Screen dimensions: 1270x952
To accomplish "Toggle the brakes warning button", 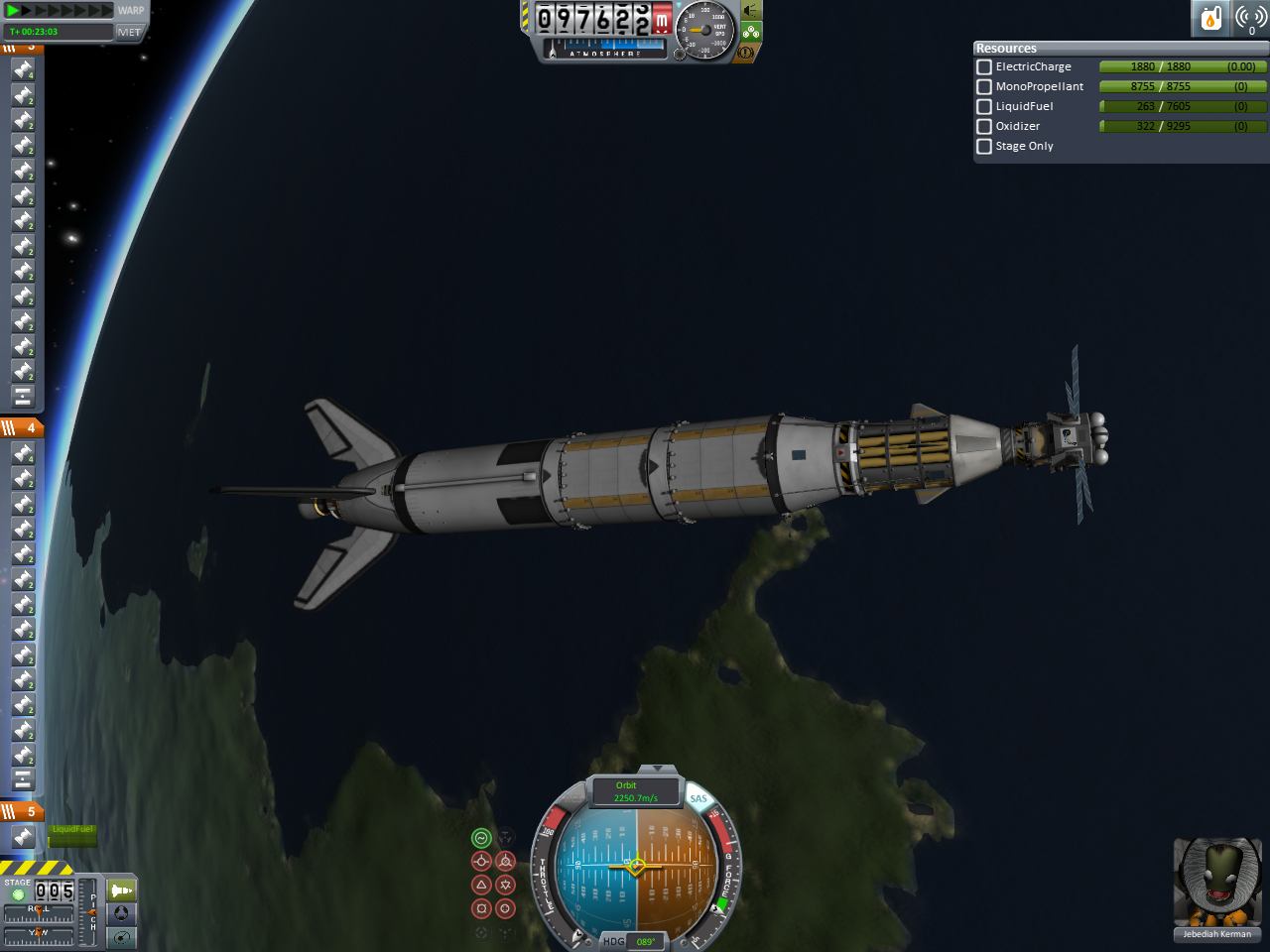I will pos(746,52).
